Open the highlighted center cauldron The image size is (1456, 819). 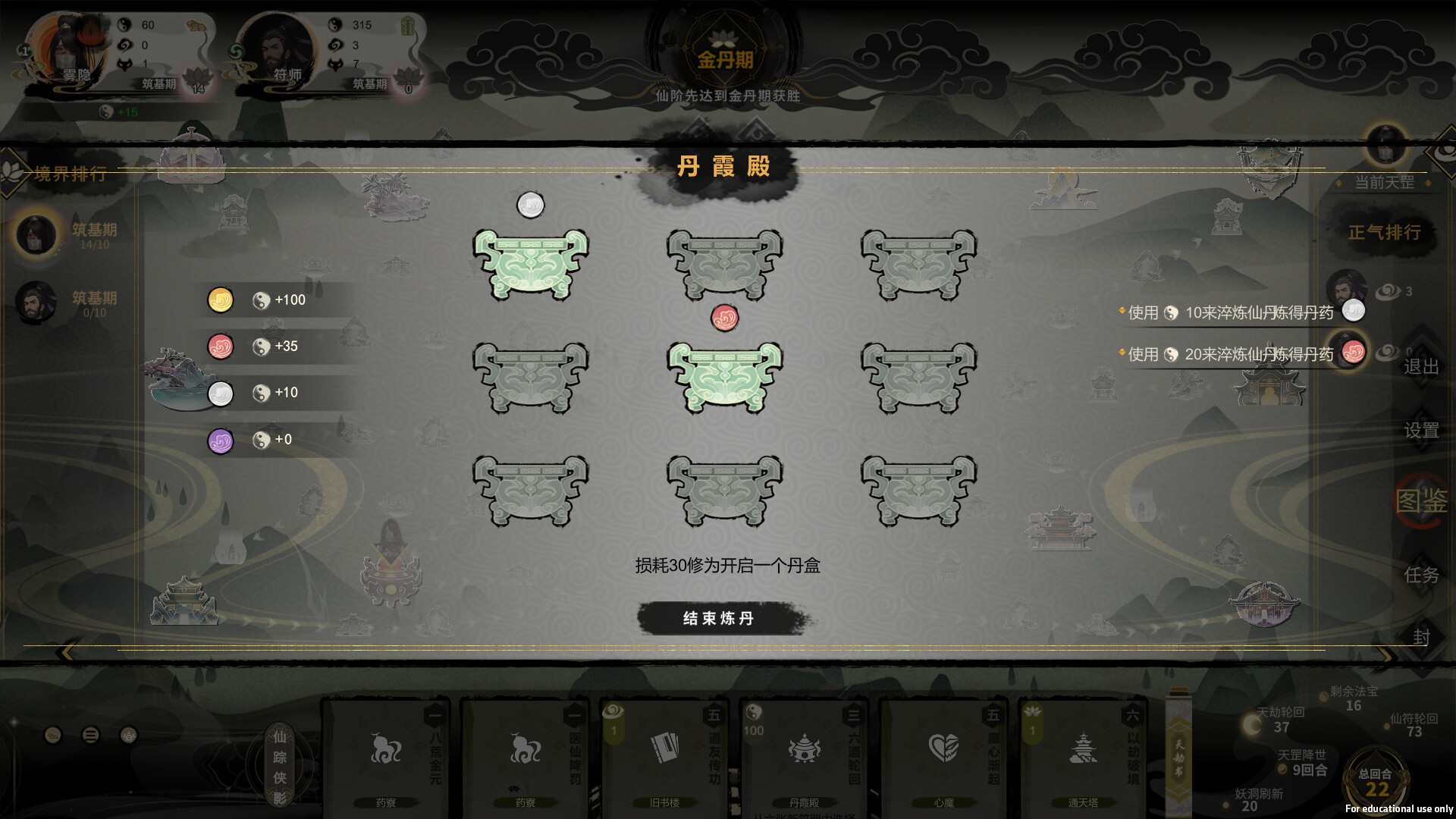pos(725,377)
